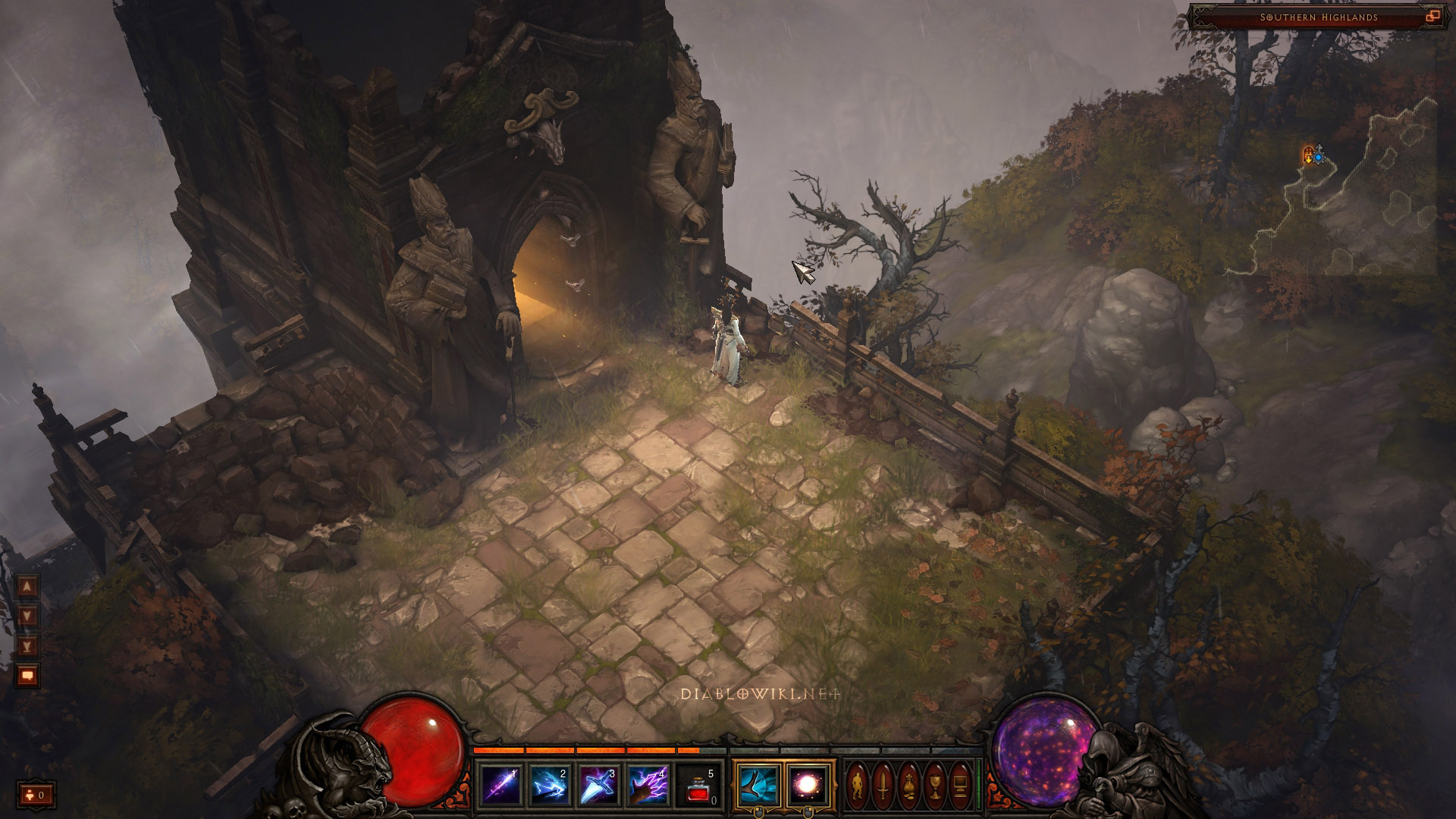Open the game menu with the computer icon
The image size is (1456, 819).
961,786
